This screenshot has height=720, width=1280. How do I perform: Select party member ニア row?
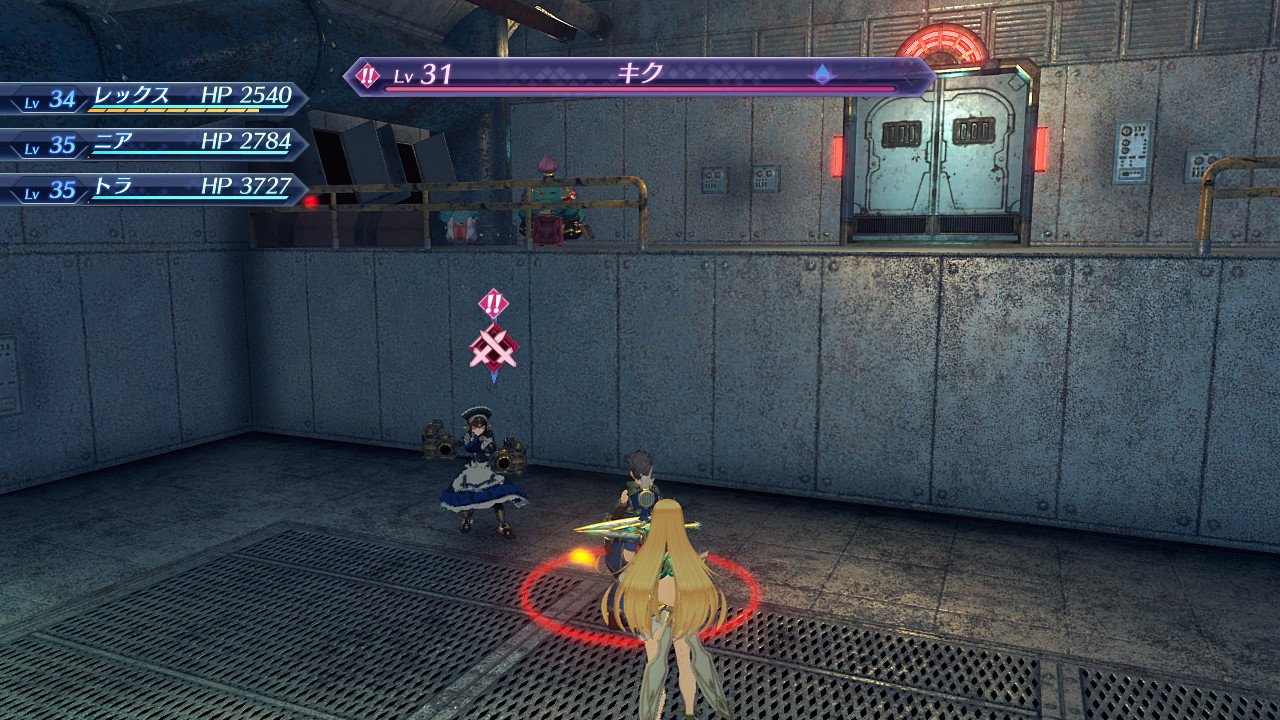point(155,143)
